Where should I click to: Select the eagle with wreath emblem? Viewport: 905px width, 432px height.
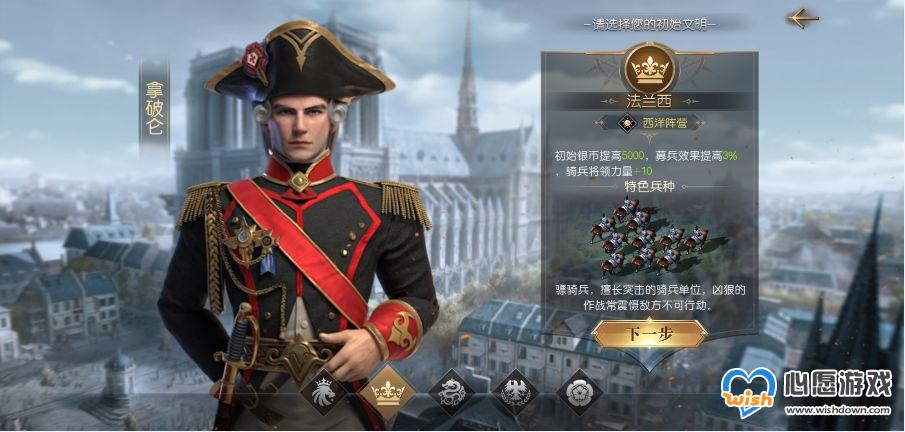[513, 390]
